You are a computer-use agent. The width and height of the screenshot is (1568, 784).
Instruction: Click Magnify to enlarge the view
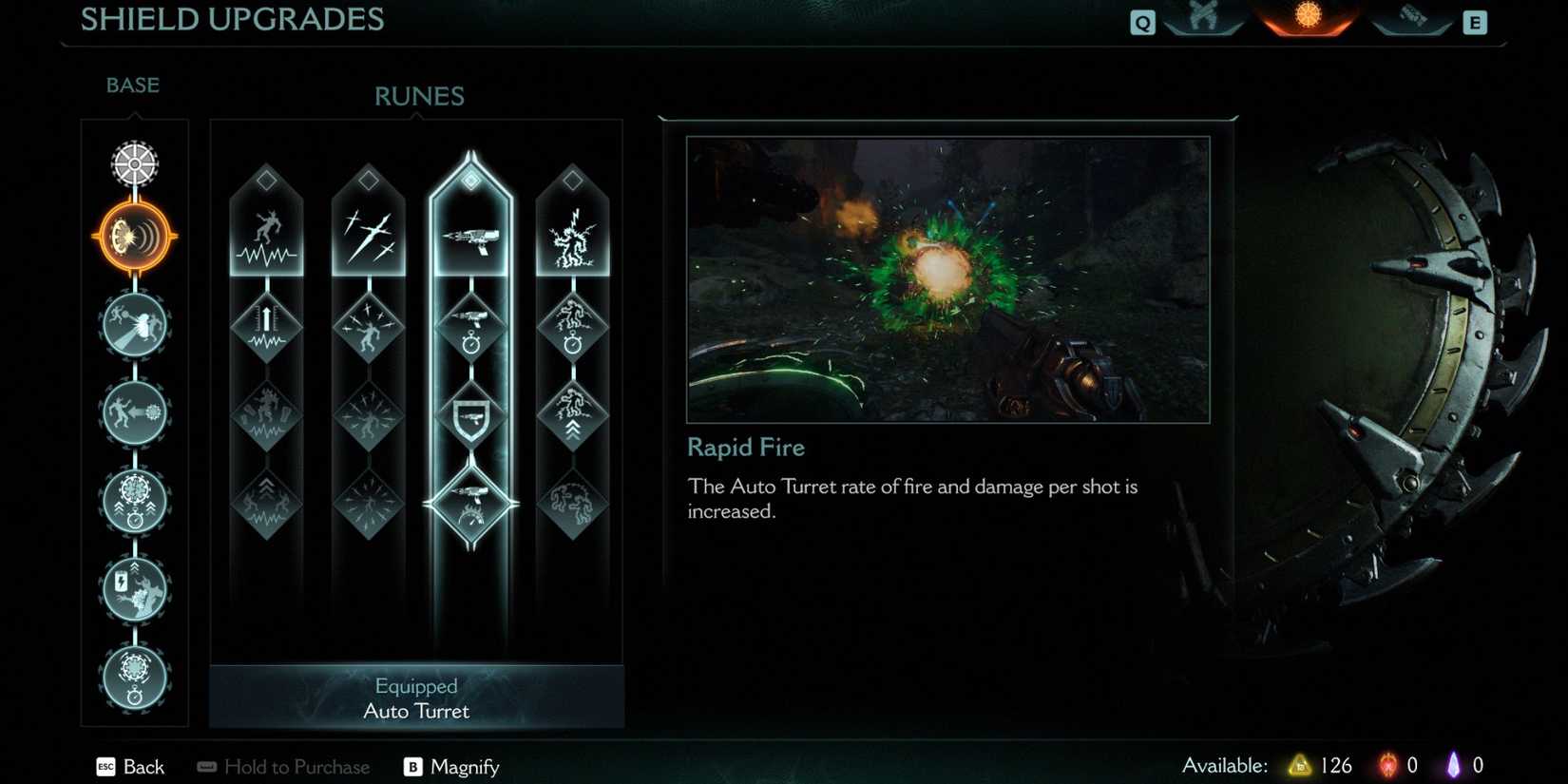(x=464, y=767)
